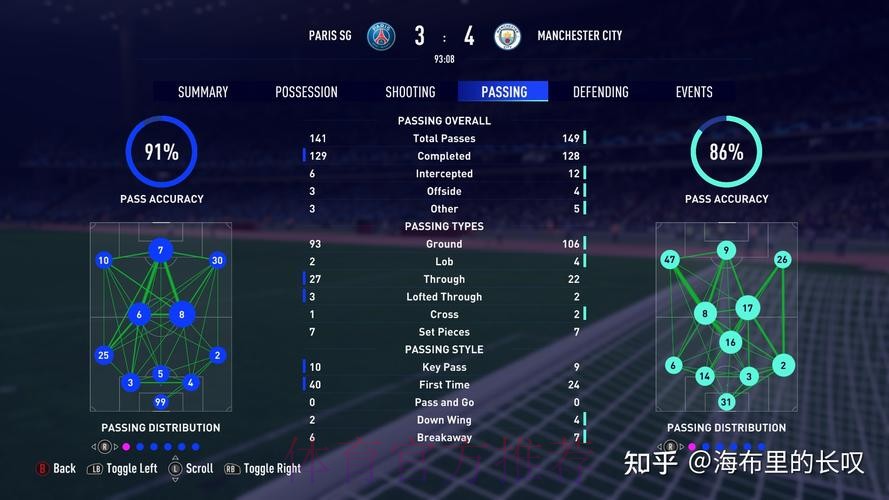This screenshot has height=500, width=889.
Task: Switch to the Defending tab
Action: pos(600,92)
